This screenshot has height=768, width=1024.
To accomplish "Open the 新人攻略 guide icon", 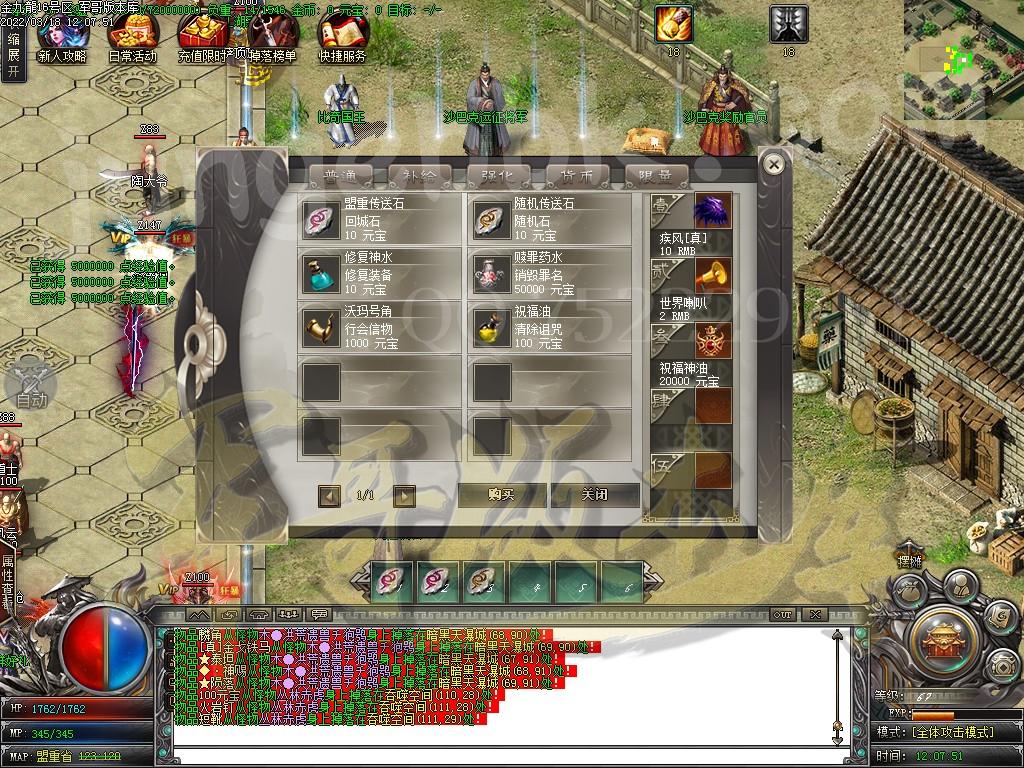I will (x=60, y=38).
